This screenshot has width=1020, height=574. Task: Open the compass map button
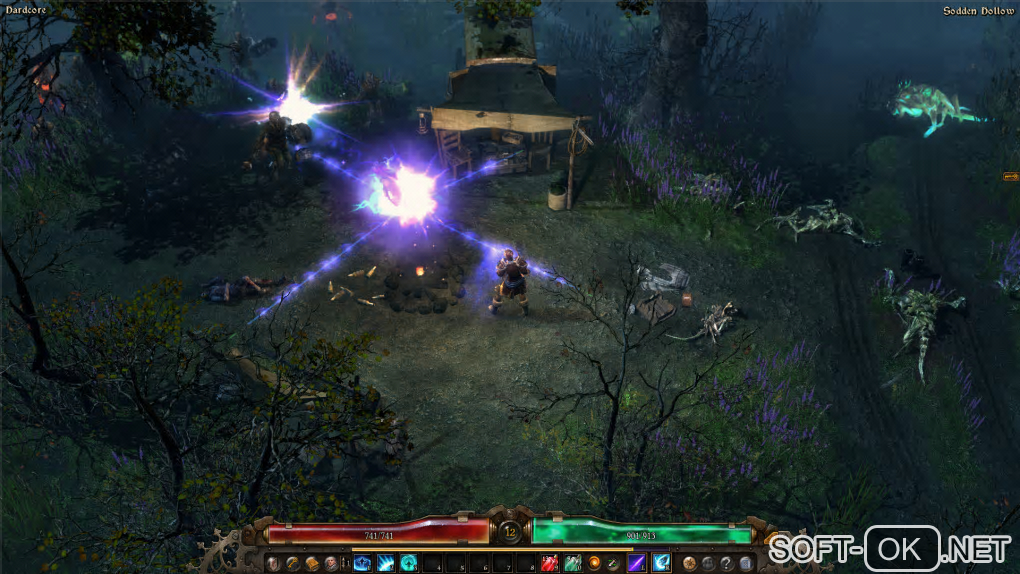690,563
